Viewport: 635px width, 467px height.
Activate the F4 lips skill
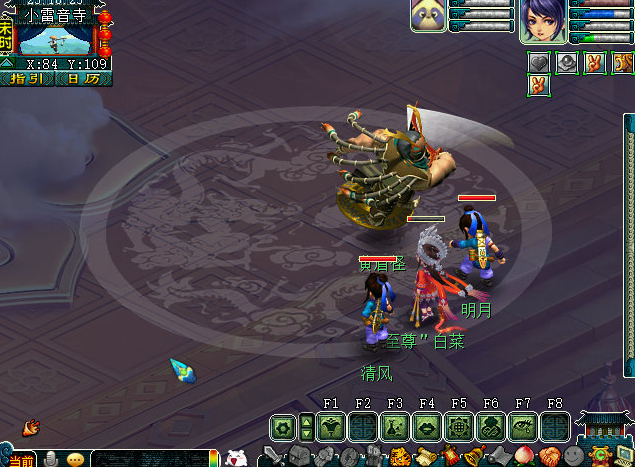click(427, 427)
